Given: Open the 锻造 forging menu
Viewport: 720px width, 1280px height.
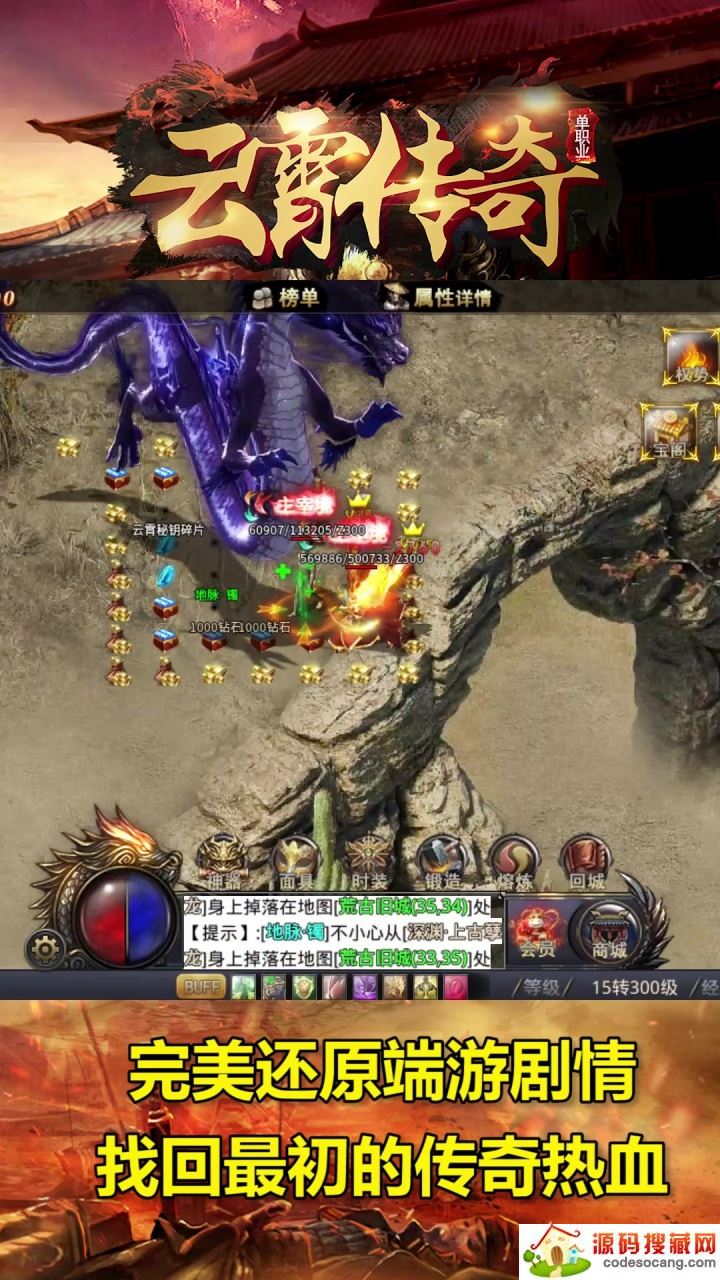Looking at the screenshot, I should pos(441,862).
